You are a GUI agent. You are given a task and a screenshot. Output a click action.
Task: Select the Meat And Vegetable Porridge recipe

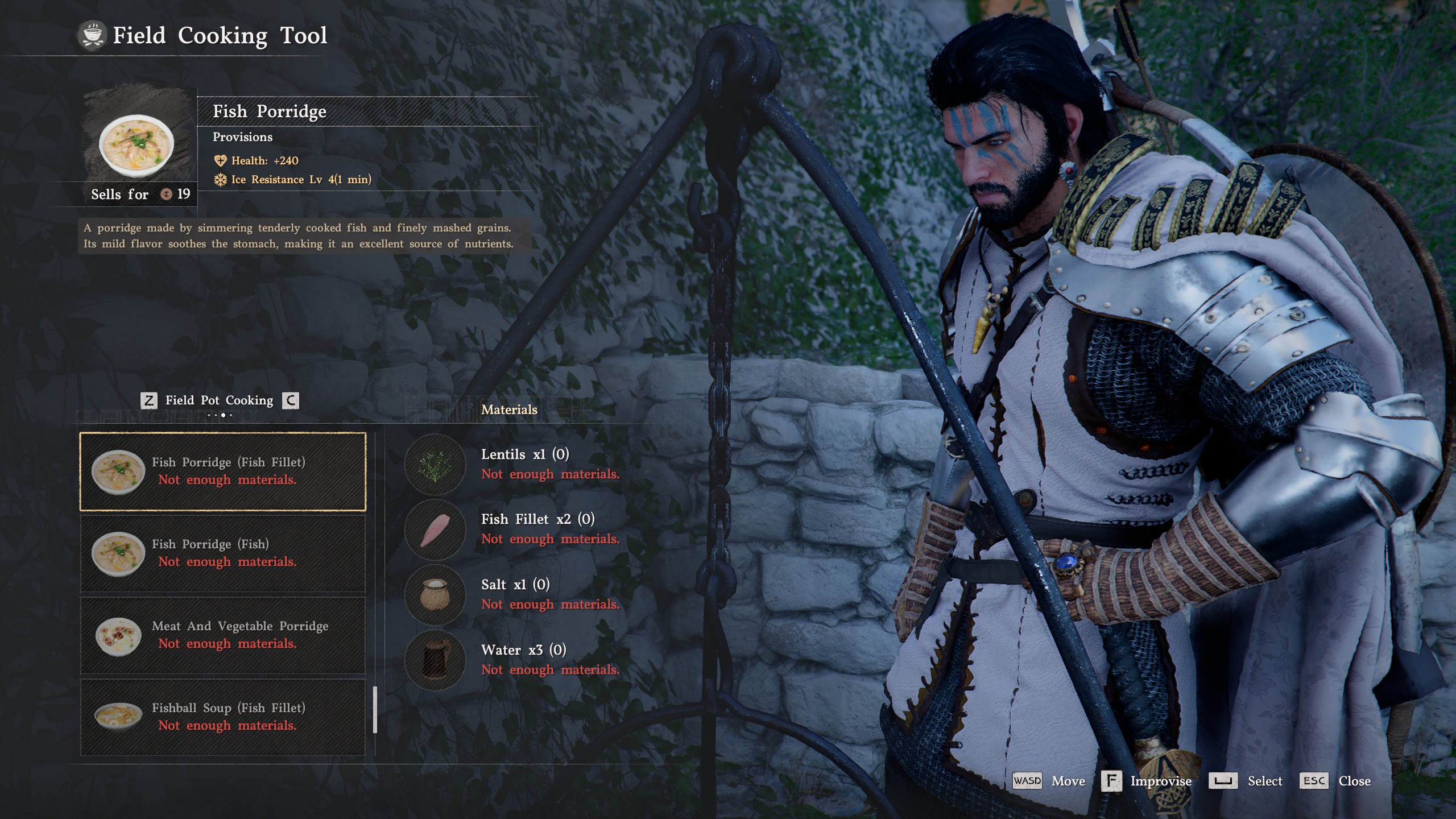(222, 635)
